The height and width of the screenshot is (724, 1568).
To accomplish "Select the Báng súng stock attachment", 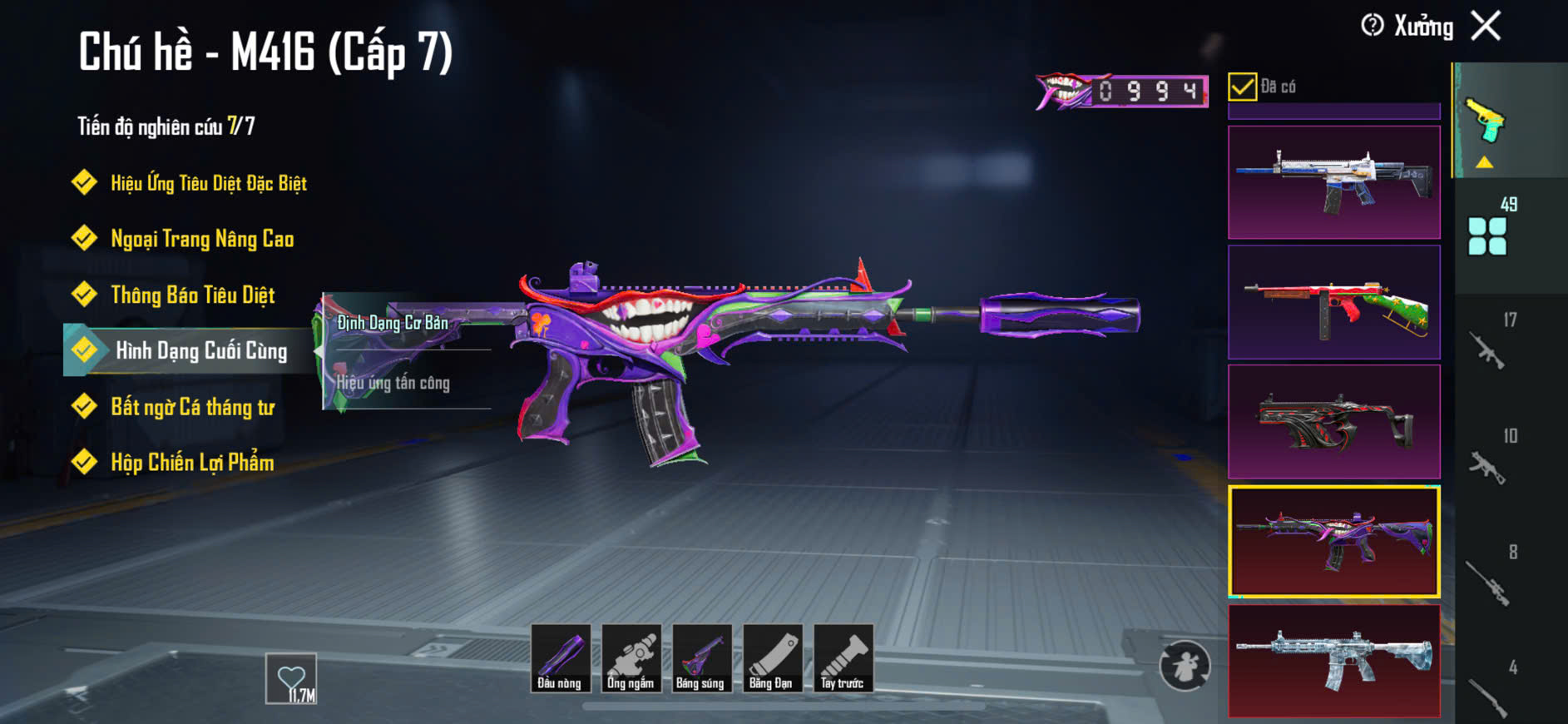I will [701, 658].
